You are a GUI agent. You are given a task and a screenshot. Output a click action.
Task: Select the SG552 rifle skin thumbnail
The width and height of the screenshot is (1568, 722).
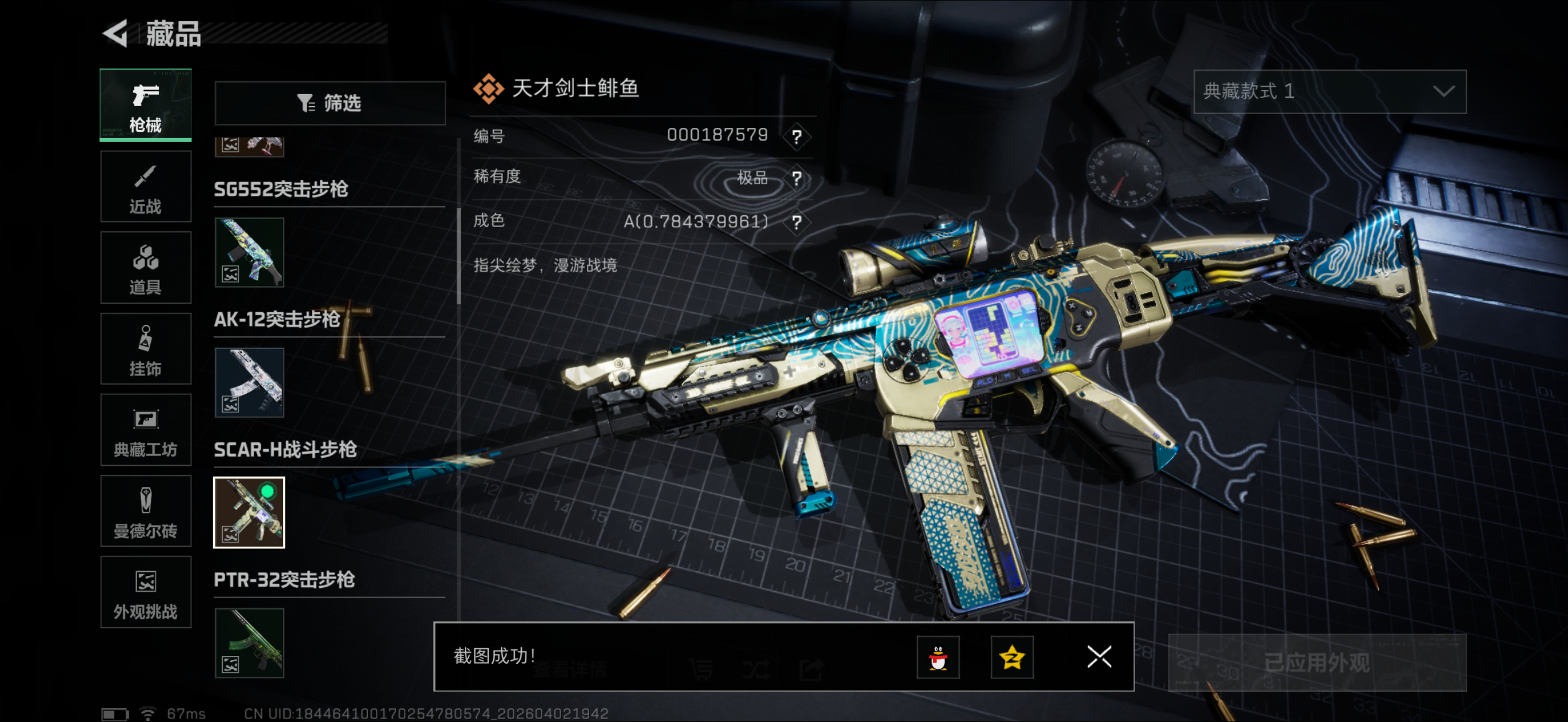249,253
